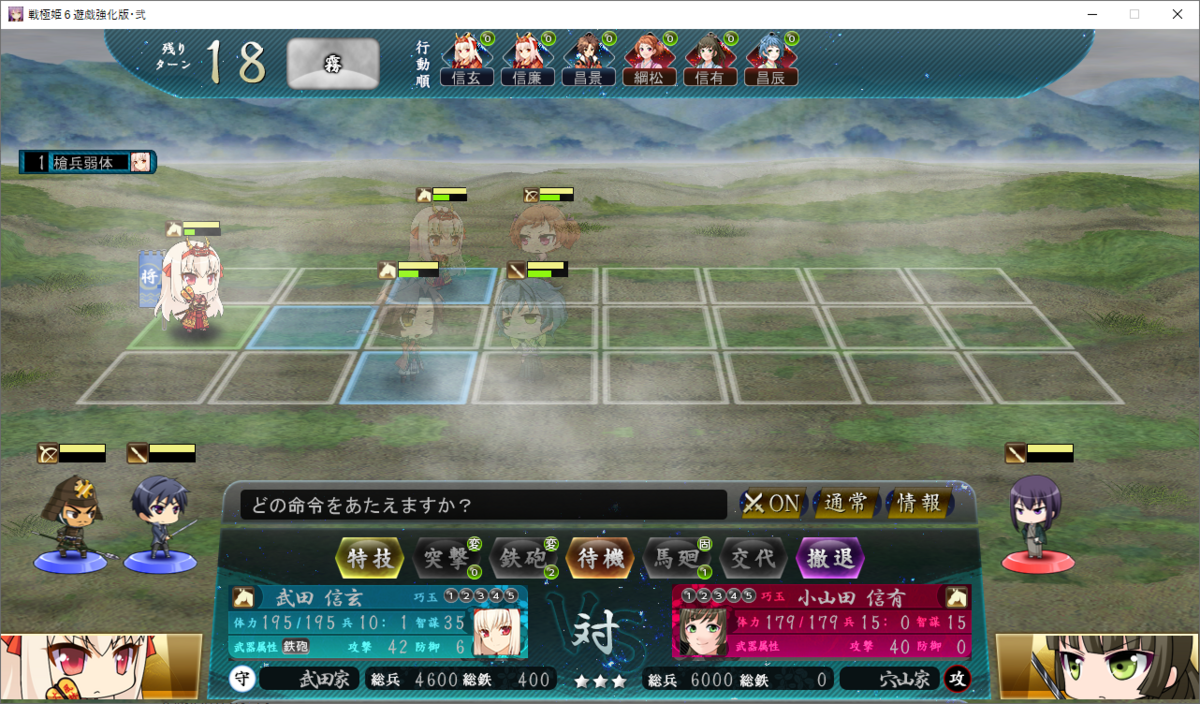
Task: Open the 情報 information panel
Action: coord(919,503)
